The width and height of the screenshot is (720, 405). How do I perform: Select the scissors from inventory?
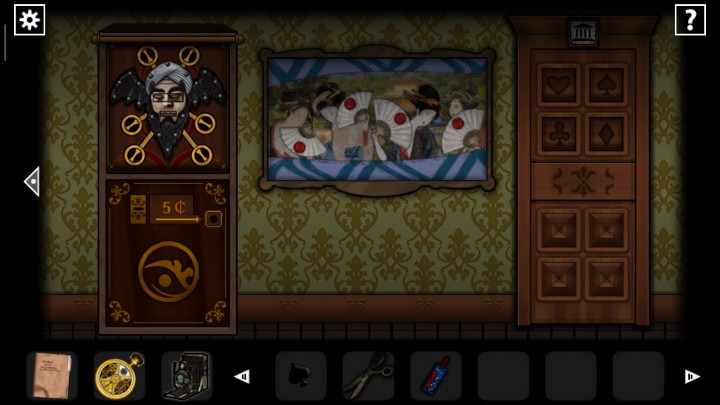click(367, 377)
